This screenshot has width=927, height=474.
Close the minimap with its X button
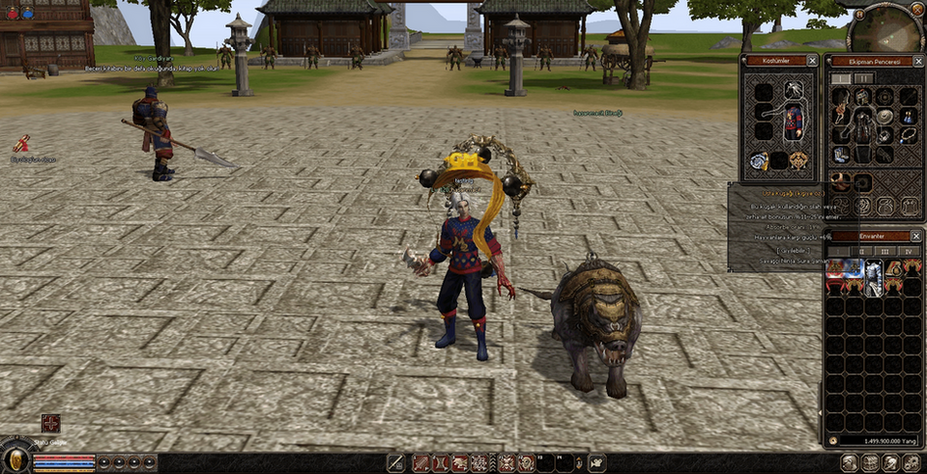(917, 9)
